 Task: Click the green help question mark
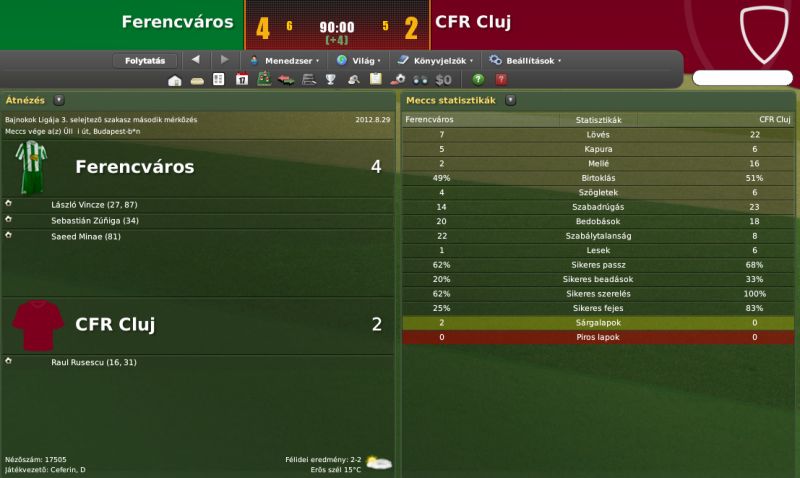pos(478,80)
